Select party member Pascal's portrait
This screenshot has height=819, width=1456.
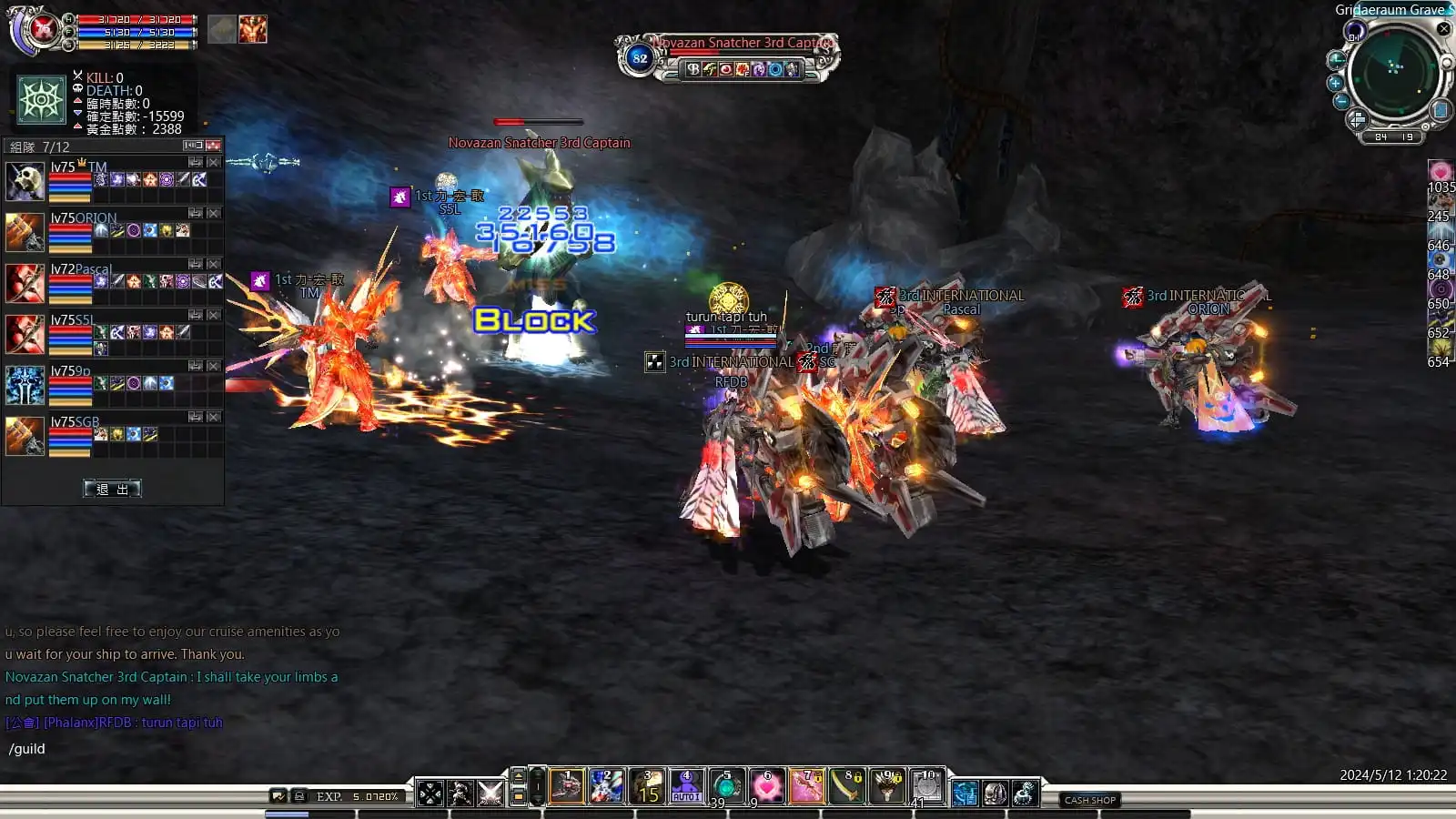tap(25, 283)
